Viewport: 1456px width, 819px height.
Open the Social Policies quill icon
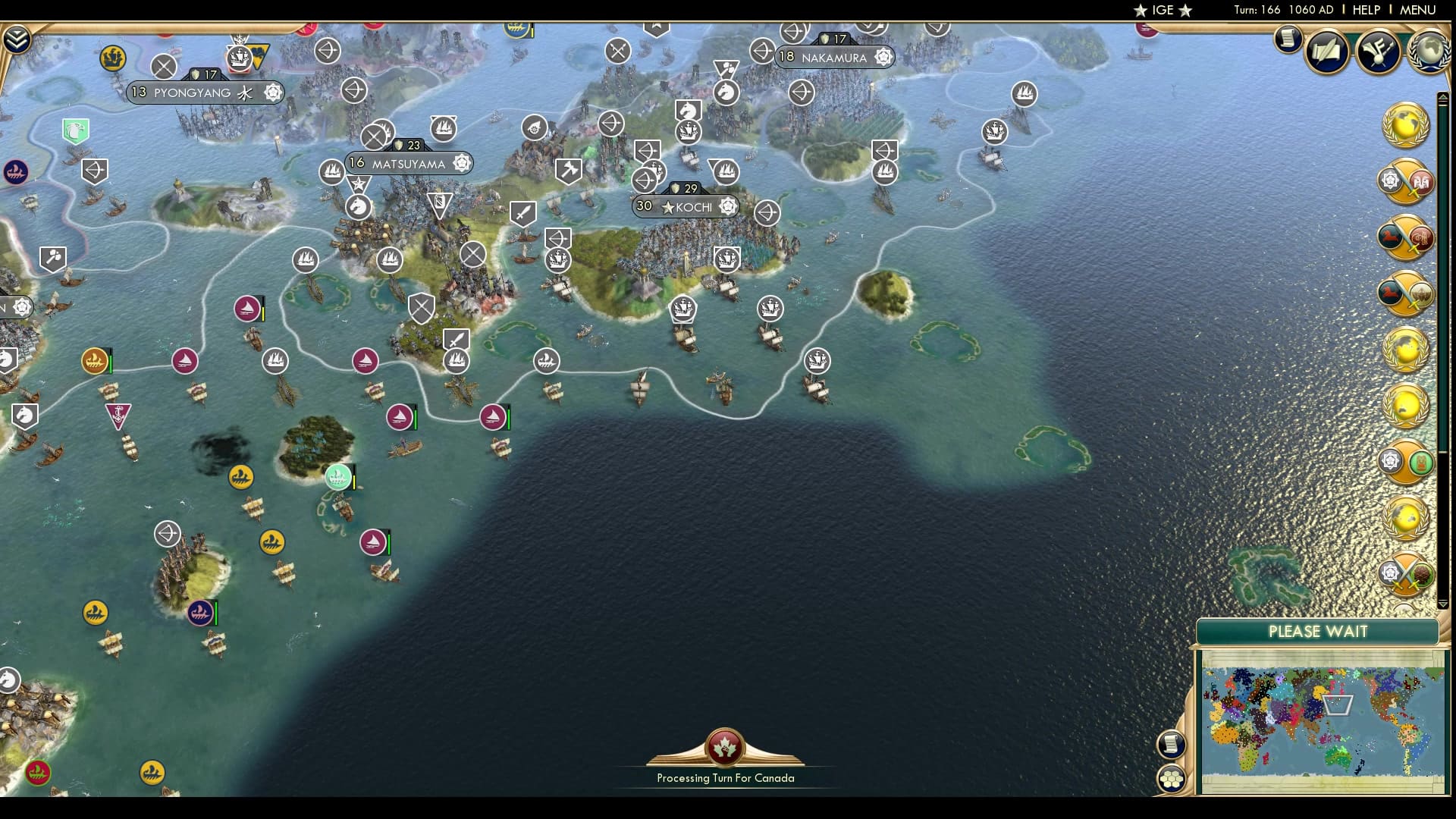coord(1326,53)
